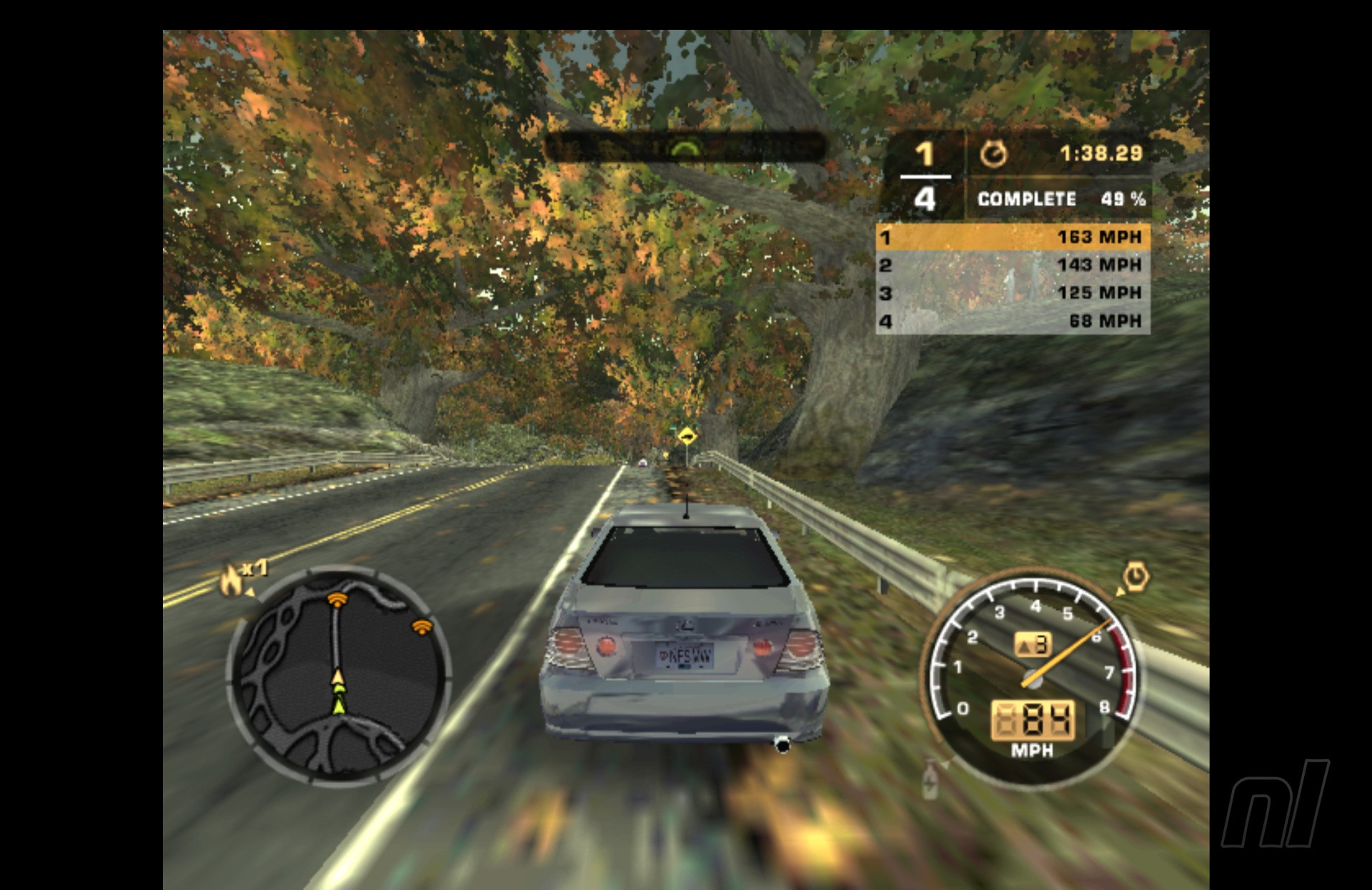Select the highlighted 163 MPH leaderboard row
Screen dimensions: 1372x890
(x=1013, y=237)
